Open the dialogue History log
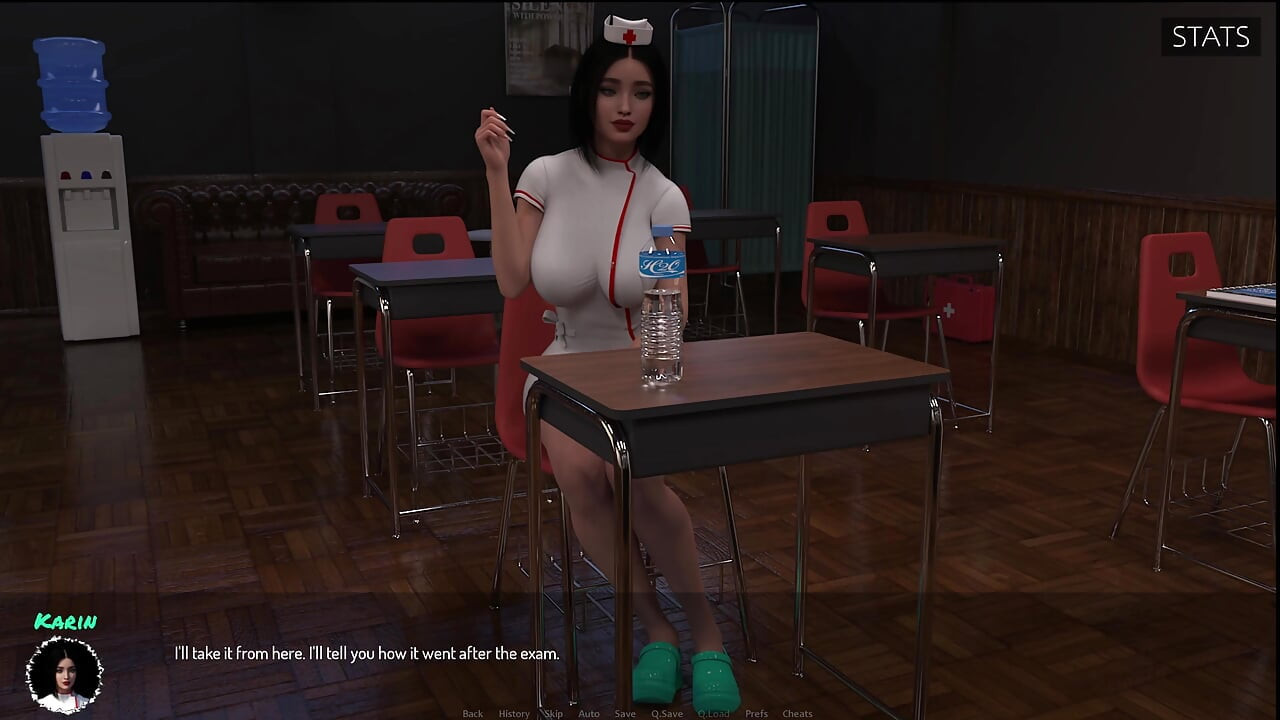1280x720 pixels. (513, 713)
